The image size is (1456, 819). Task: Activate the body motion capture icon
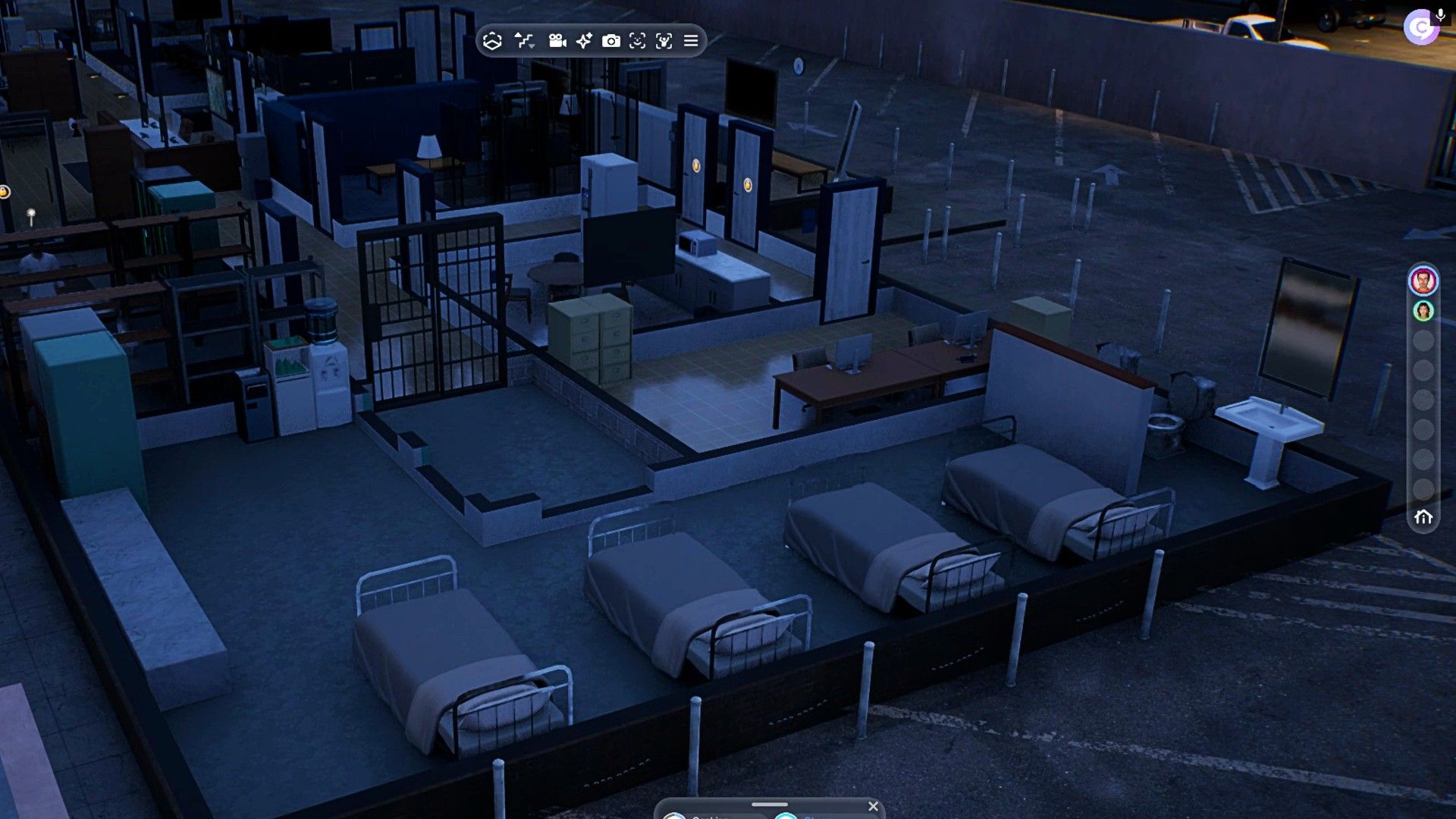664,41
